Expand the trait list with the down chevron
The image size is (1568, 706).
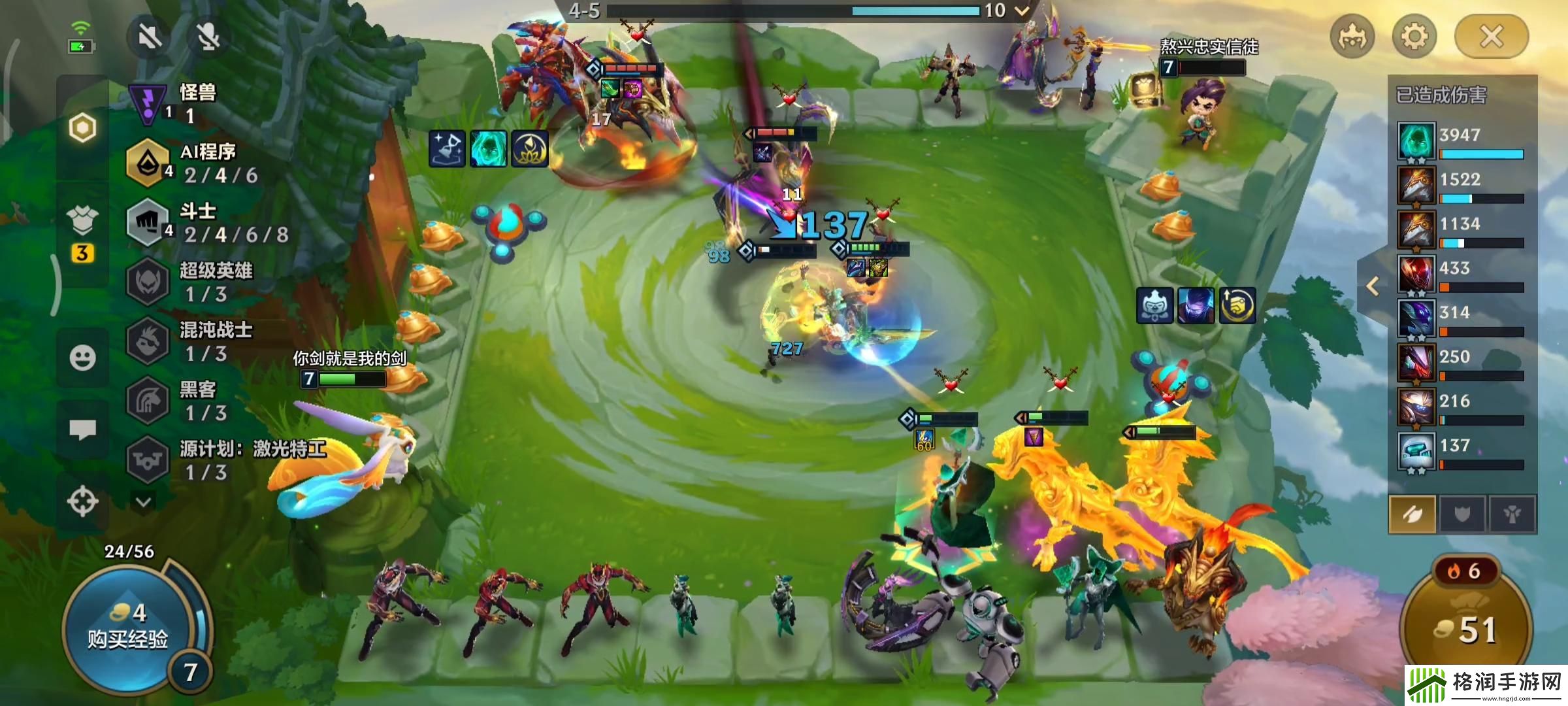click(143, 502)
